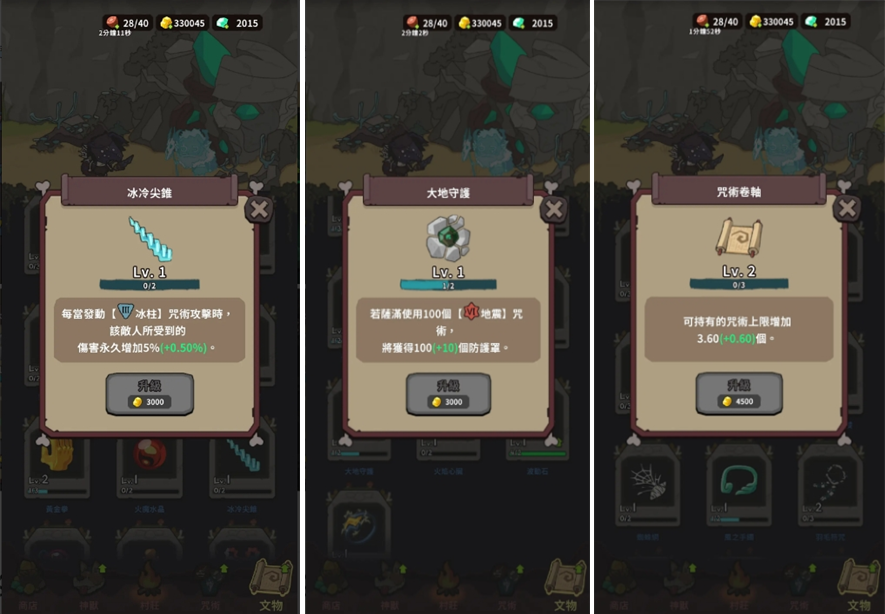The width and height of the screenshot is (885, 614).
Task: Upgrade 冰冷尖錐 for 3000 gold
Action: point(150,393)
